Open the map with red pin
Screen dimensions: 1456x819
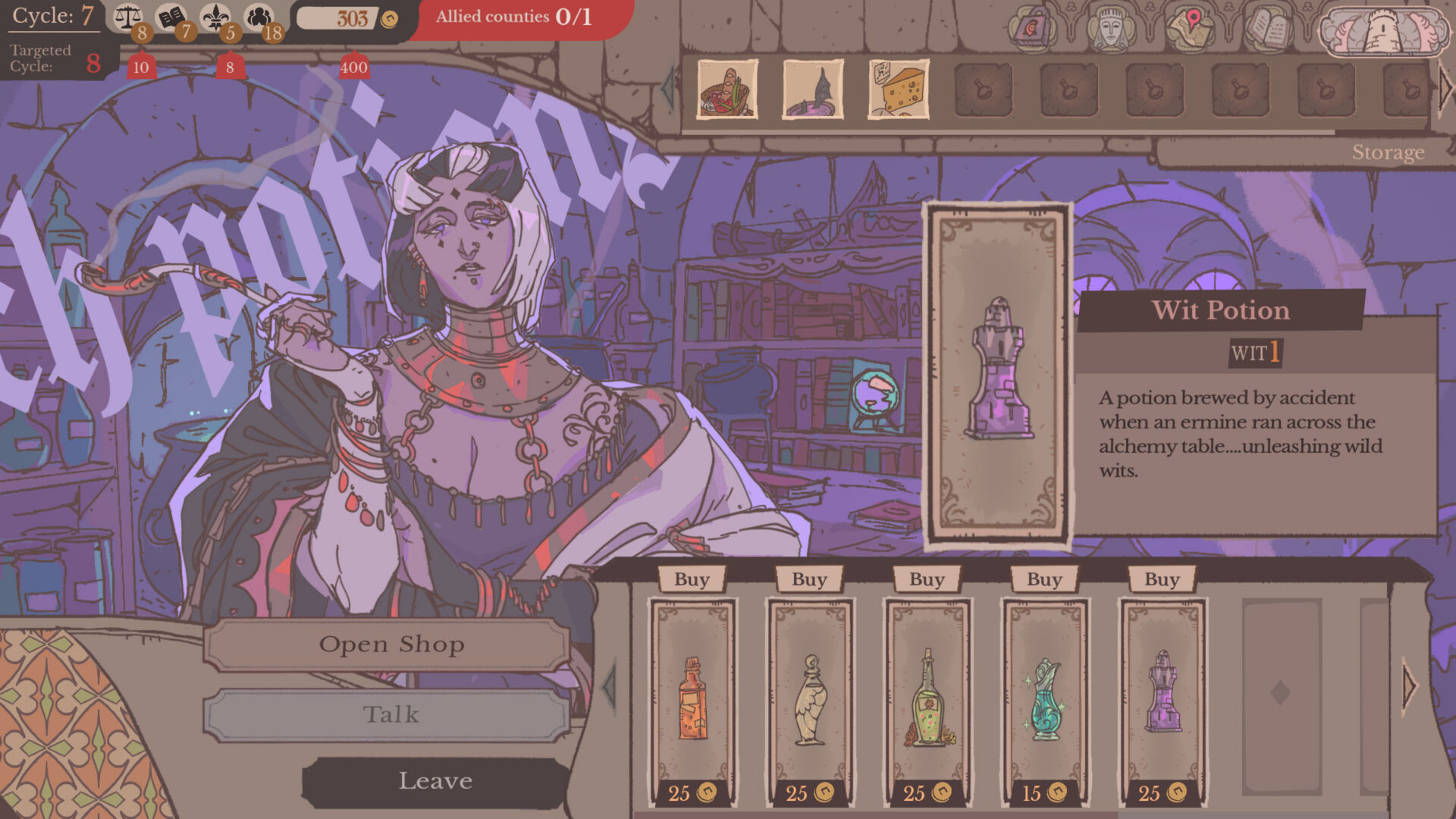[1190, 29]
